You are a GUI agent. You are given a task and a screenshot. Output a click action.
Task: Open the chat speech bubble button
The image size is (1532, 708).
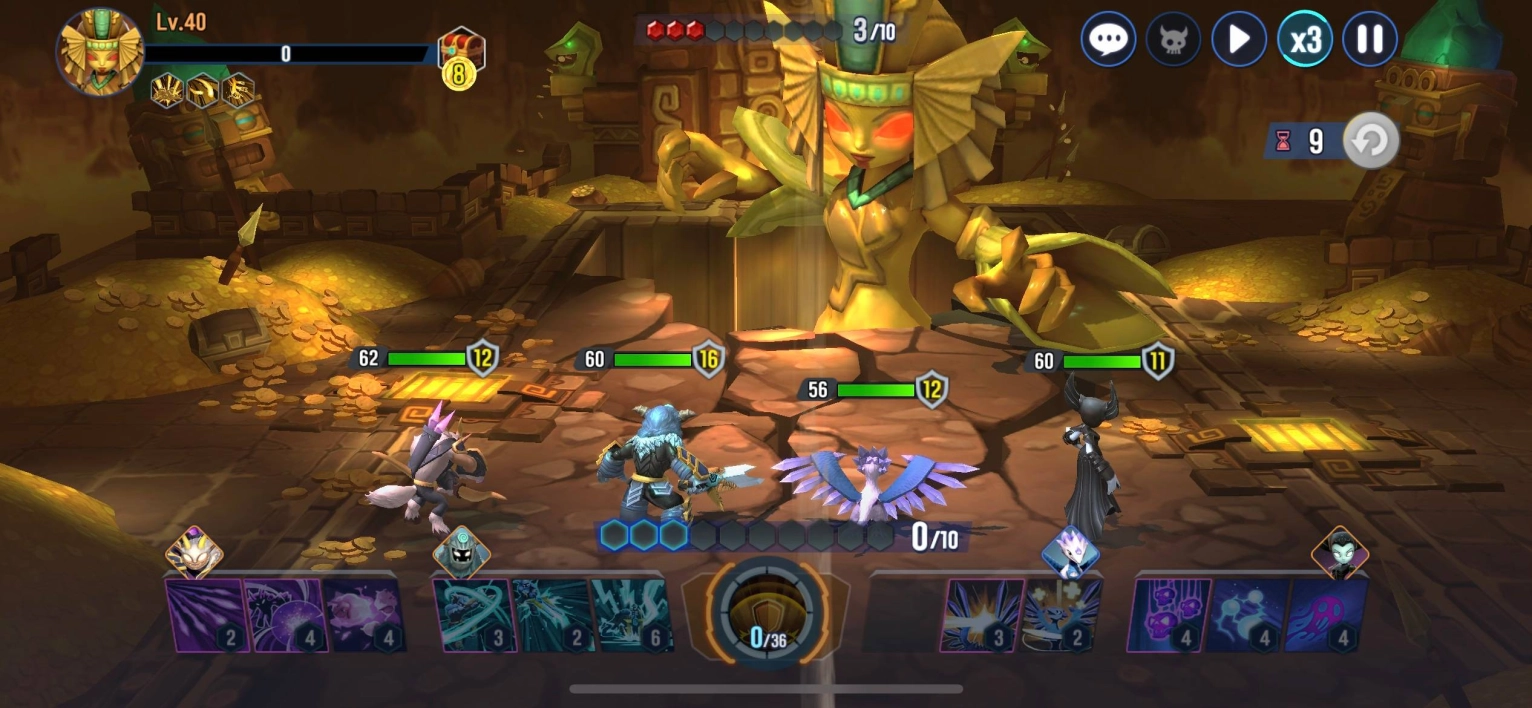[x=1107, y=40]
